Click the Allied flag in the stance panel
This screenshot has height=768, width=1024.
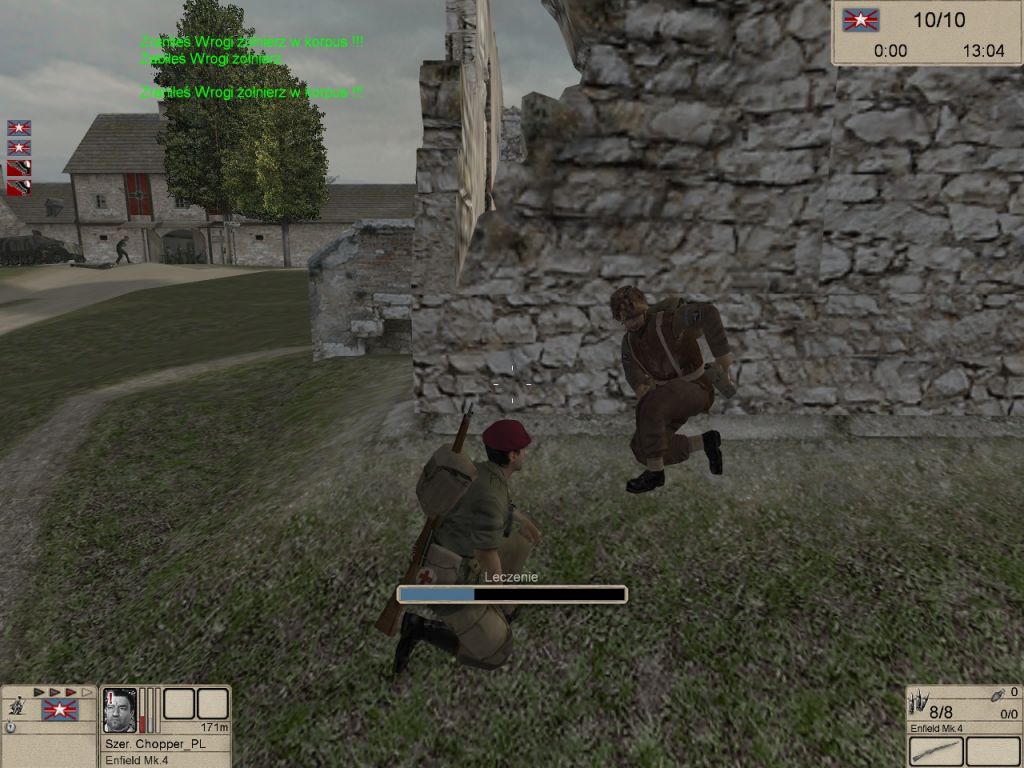tap(59, 710)
